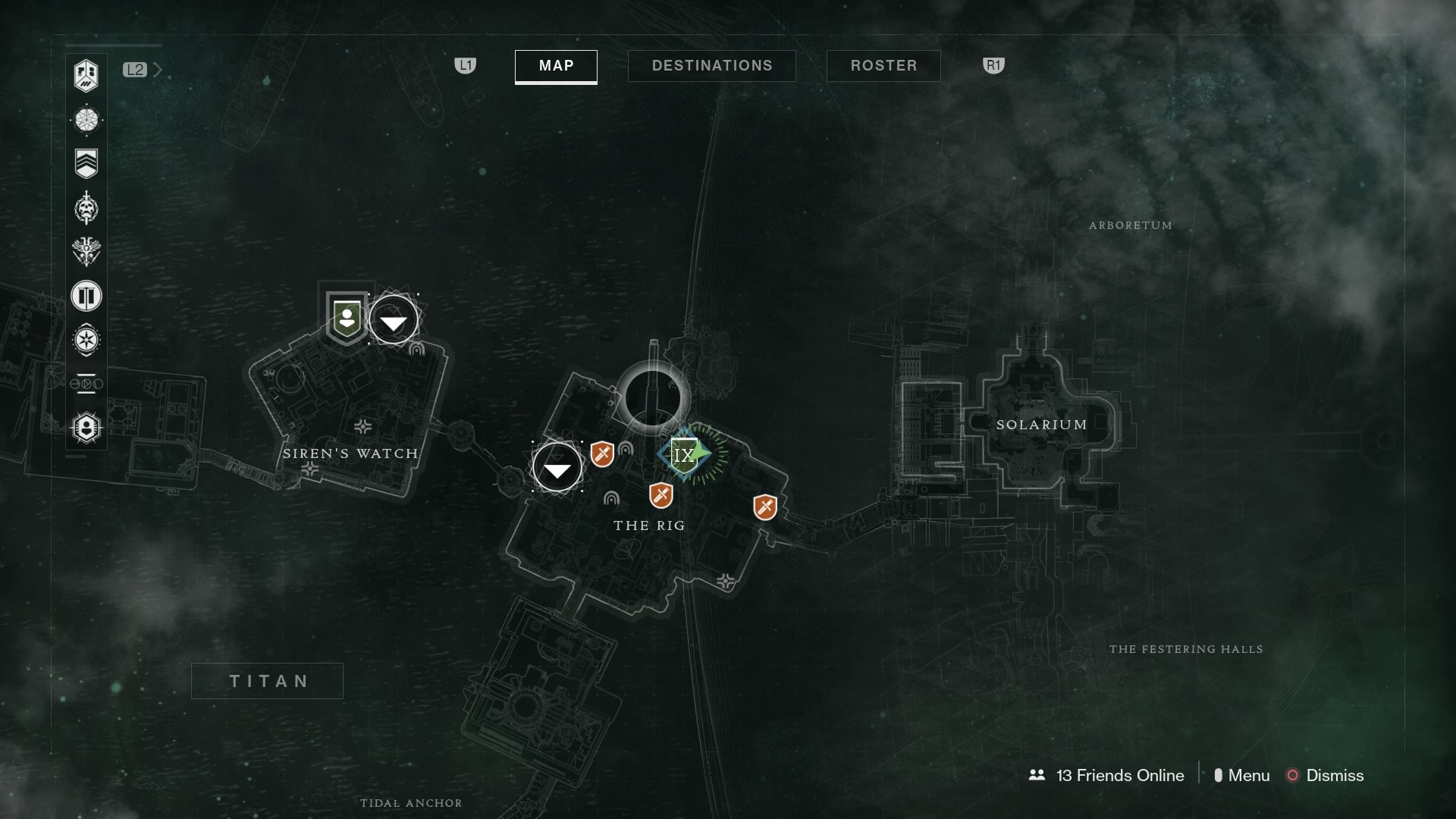The image size is (1456, 819).
Task: View the 13 Friends Online list
Action: [1107, 776]
